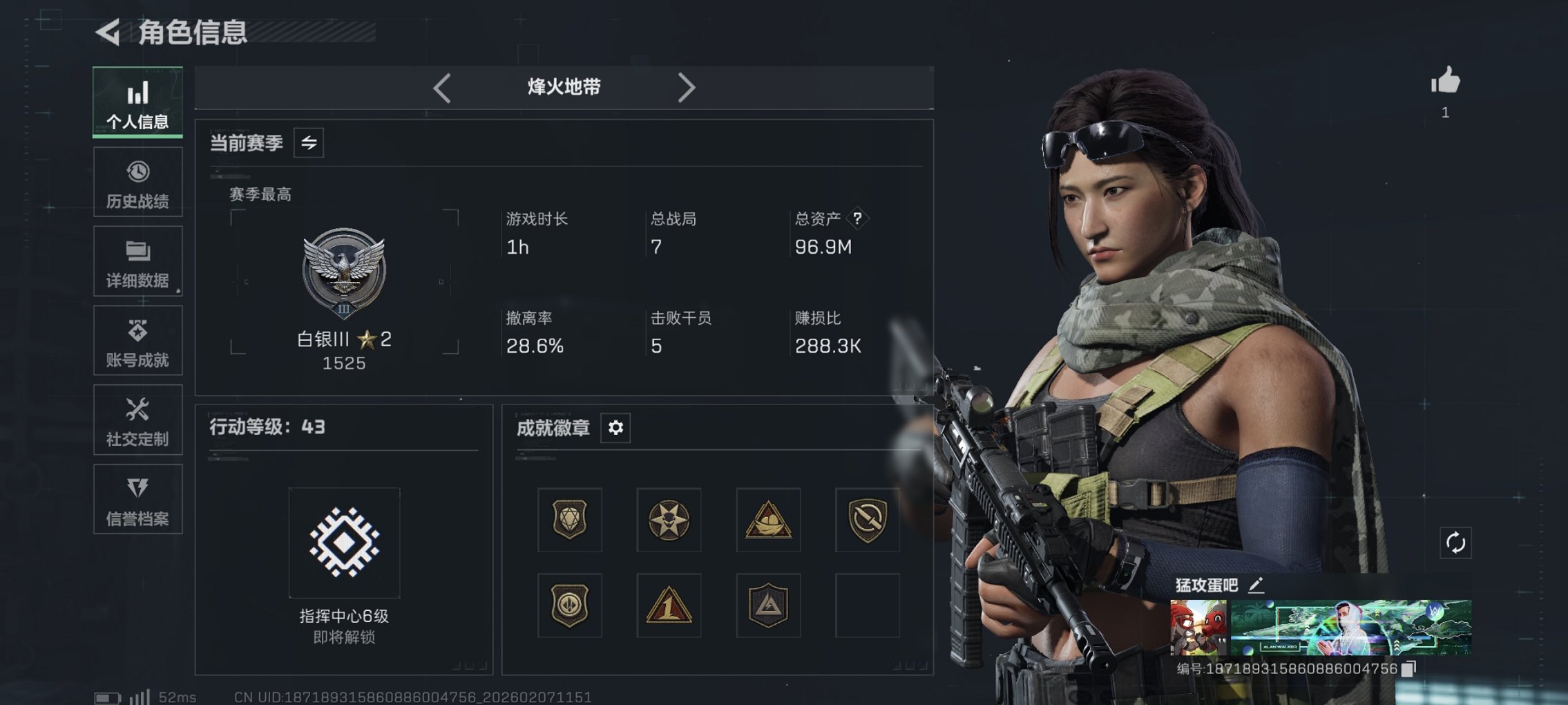Select the 历史战绩 history records icon
Viewport: 1568px width, 705px height.
point(137,181)
